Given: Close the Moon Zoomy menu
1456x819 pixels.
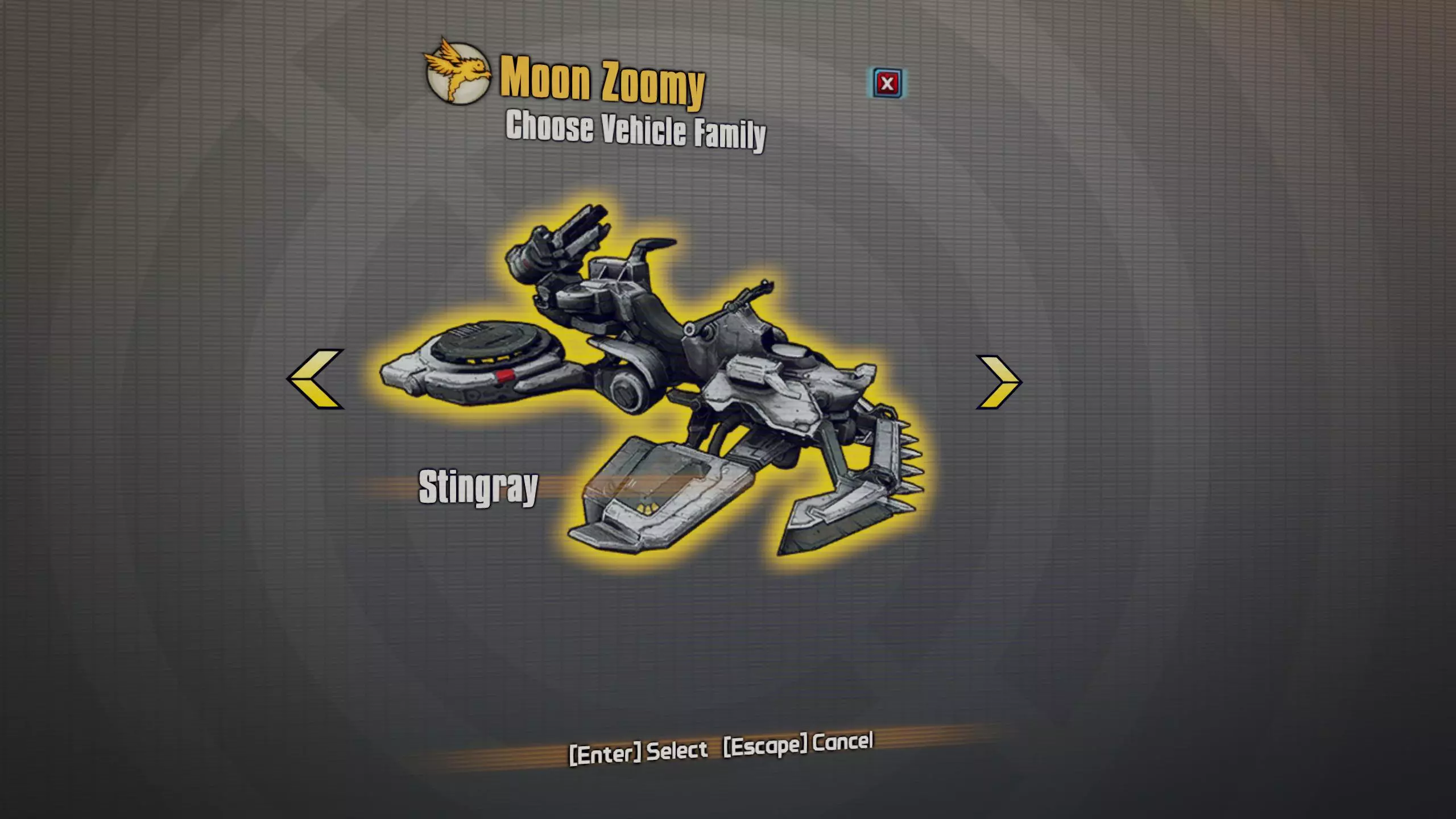Looking at the screenshot, I should 887,84.
